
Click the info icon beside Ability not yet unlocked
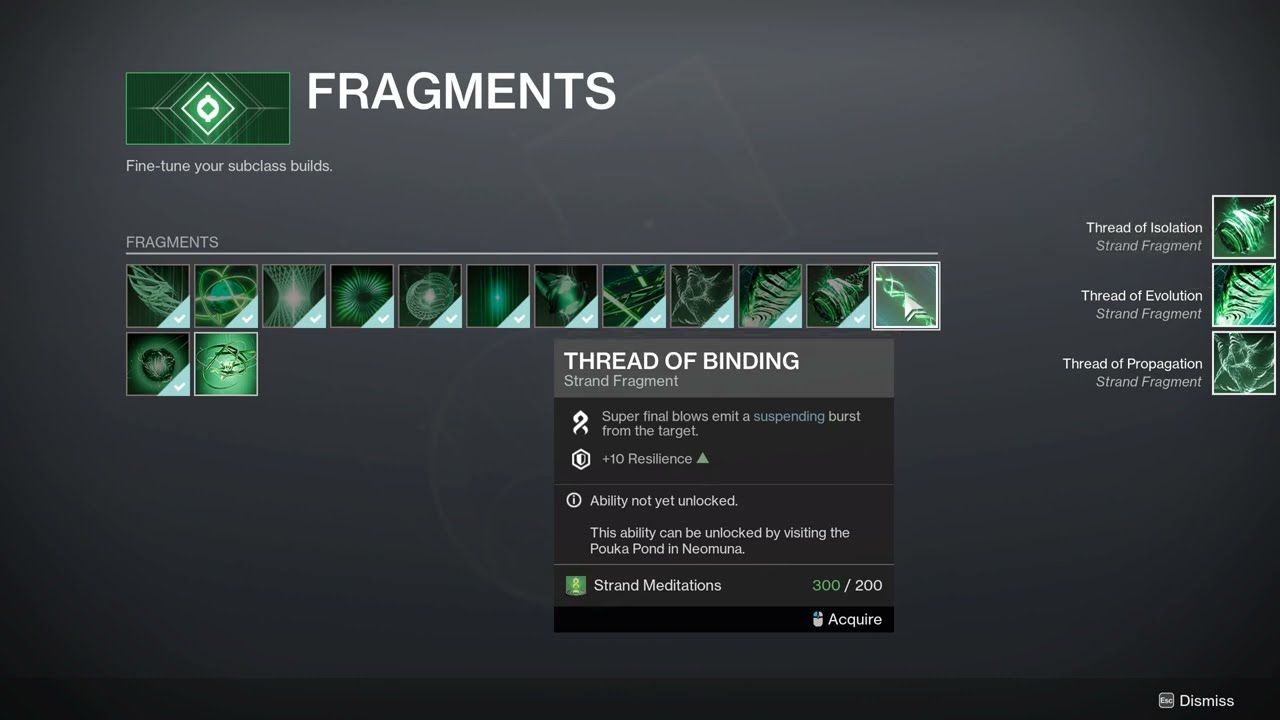click(573, 500)
